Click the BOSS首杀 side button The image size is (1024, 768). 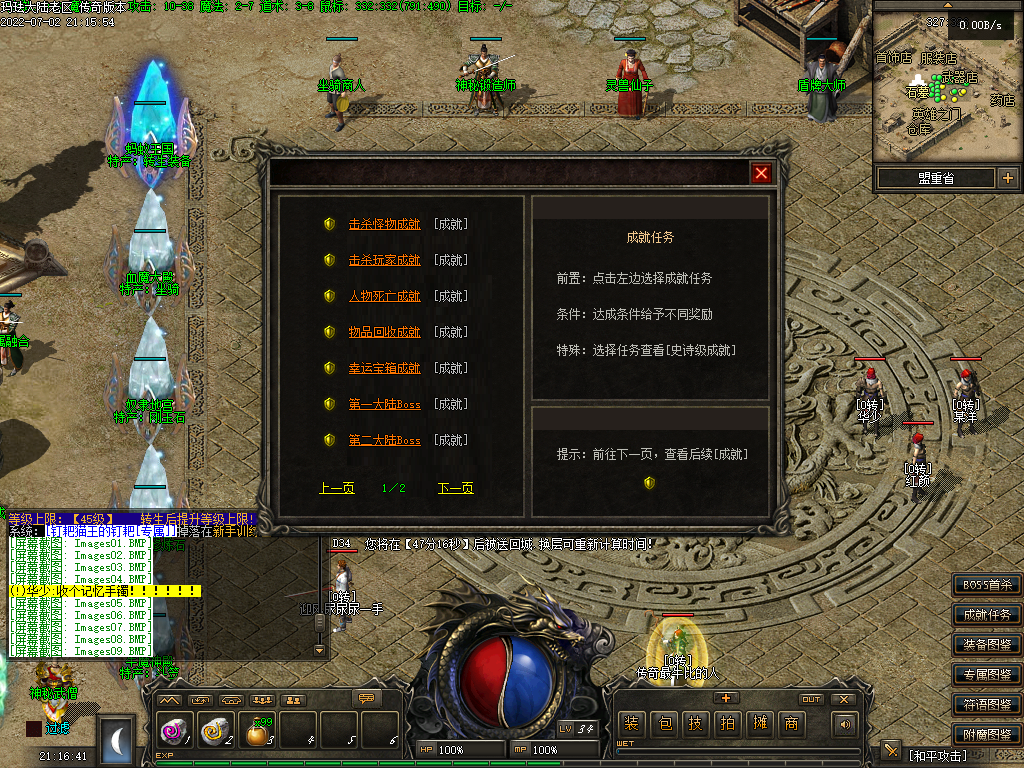click(987, 585)
